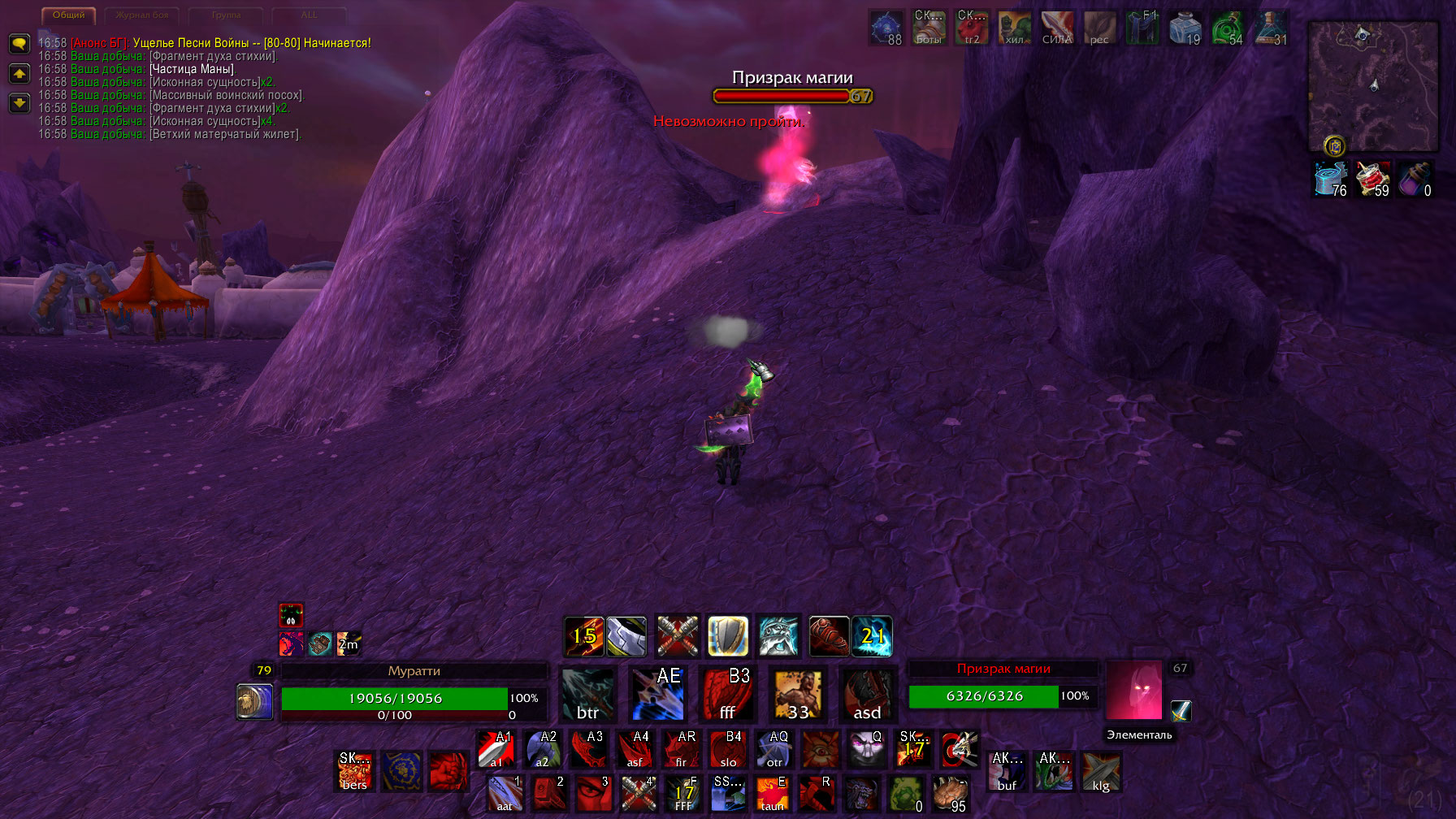The image size is (1456, 819).
Task: Click the chat scroll-up arrow button
Action: click(19, 74)
